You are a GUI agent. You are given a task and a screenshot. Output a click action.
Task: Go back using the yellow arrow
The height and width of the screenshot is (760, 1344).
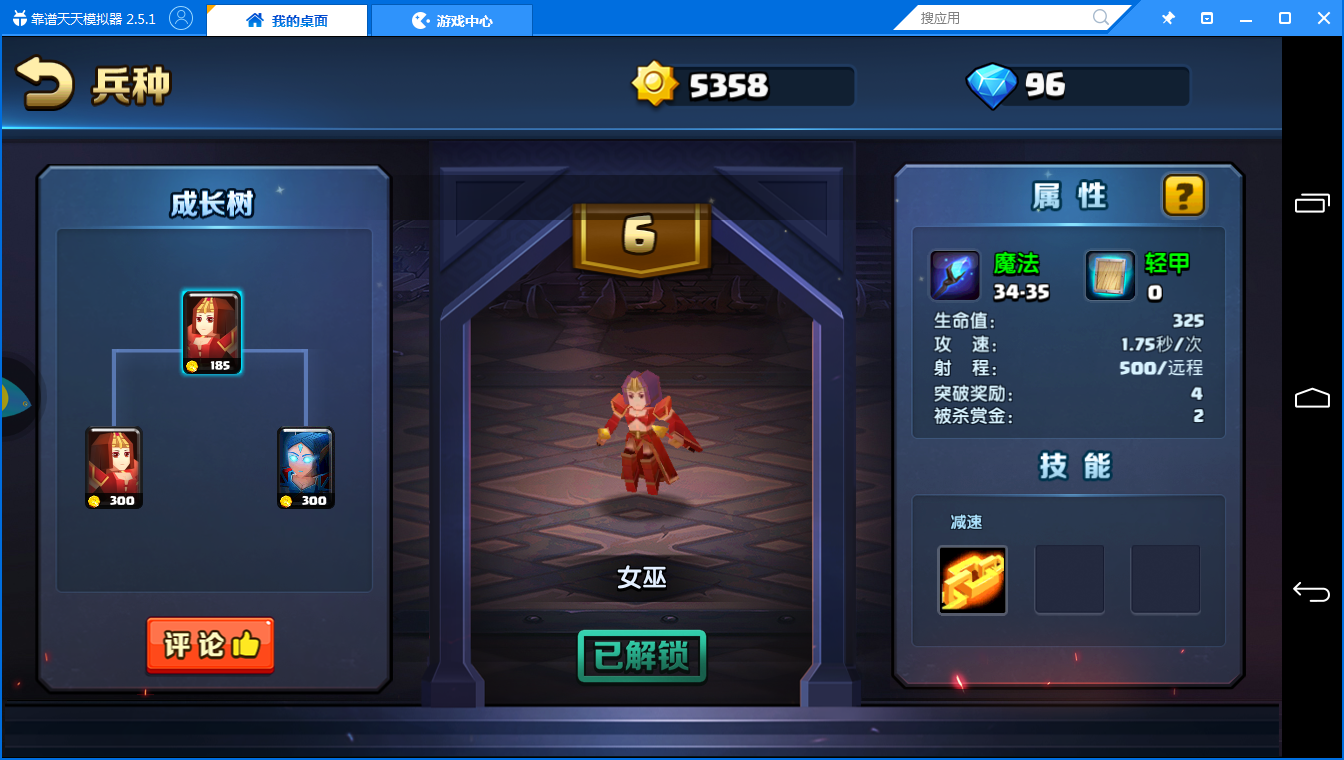[45, 84]
